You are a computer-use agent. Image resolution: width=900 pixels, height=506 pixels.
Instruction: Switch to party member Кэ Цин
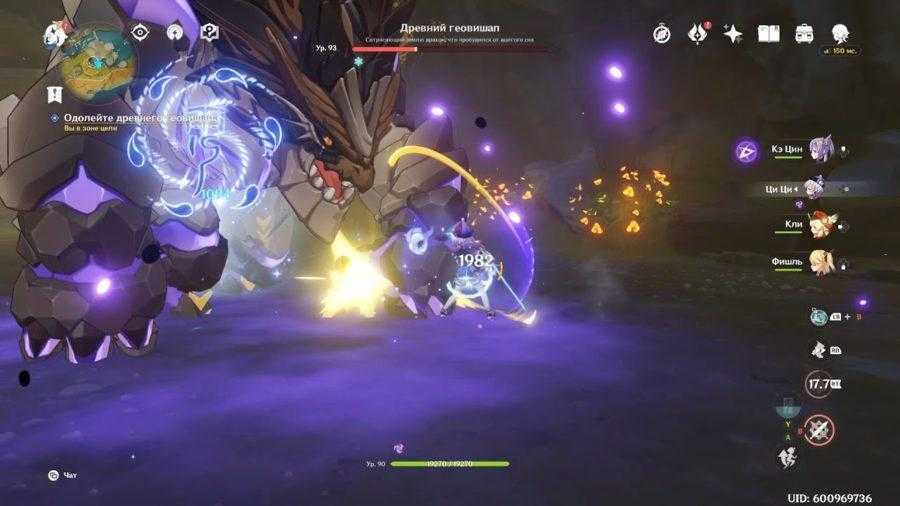point(819,149)
